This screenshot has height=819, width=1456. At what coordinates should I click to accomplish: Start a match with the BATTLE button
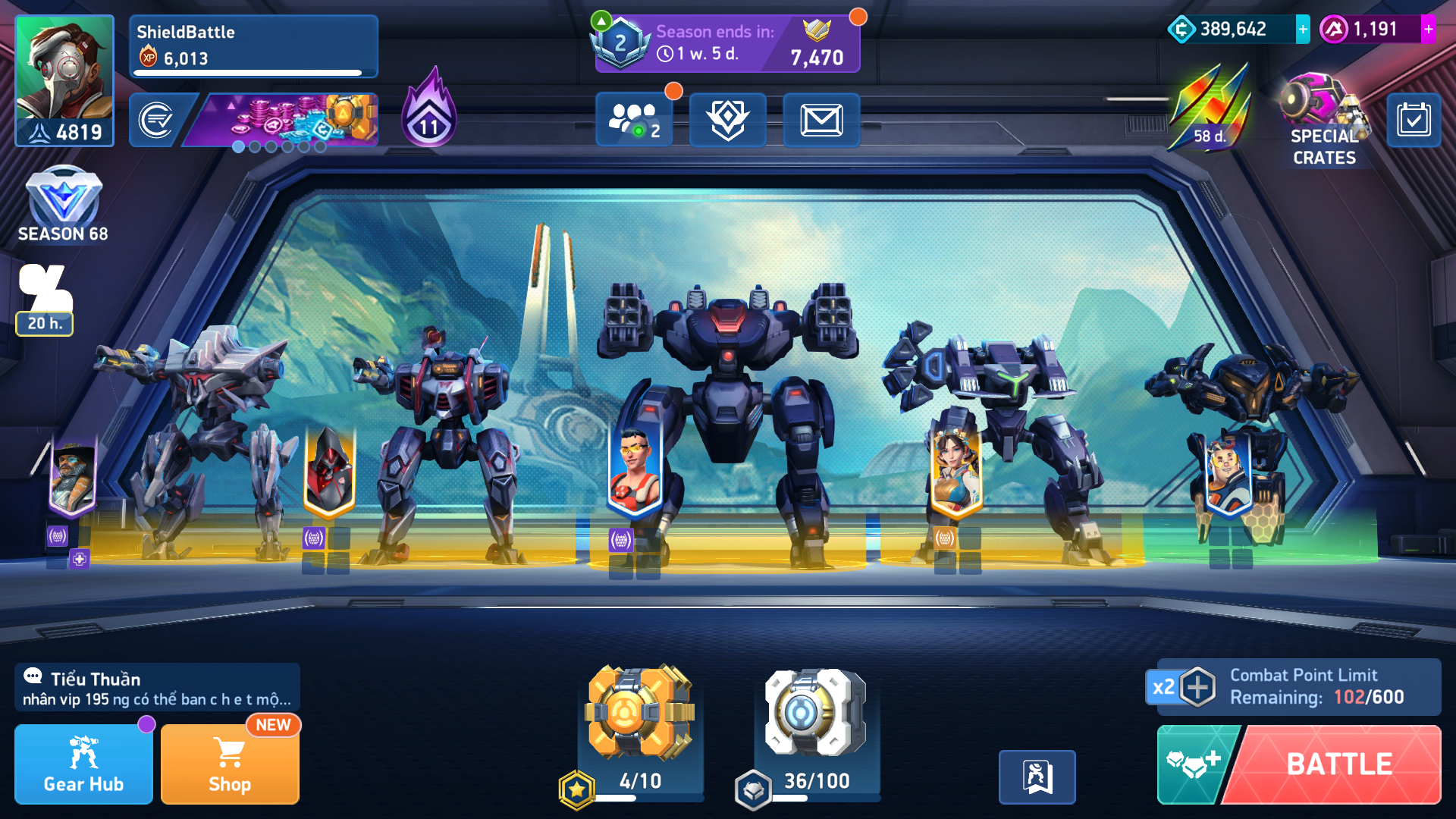(x=1338, y=764)
